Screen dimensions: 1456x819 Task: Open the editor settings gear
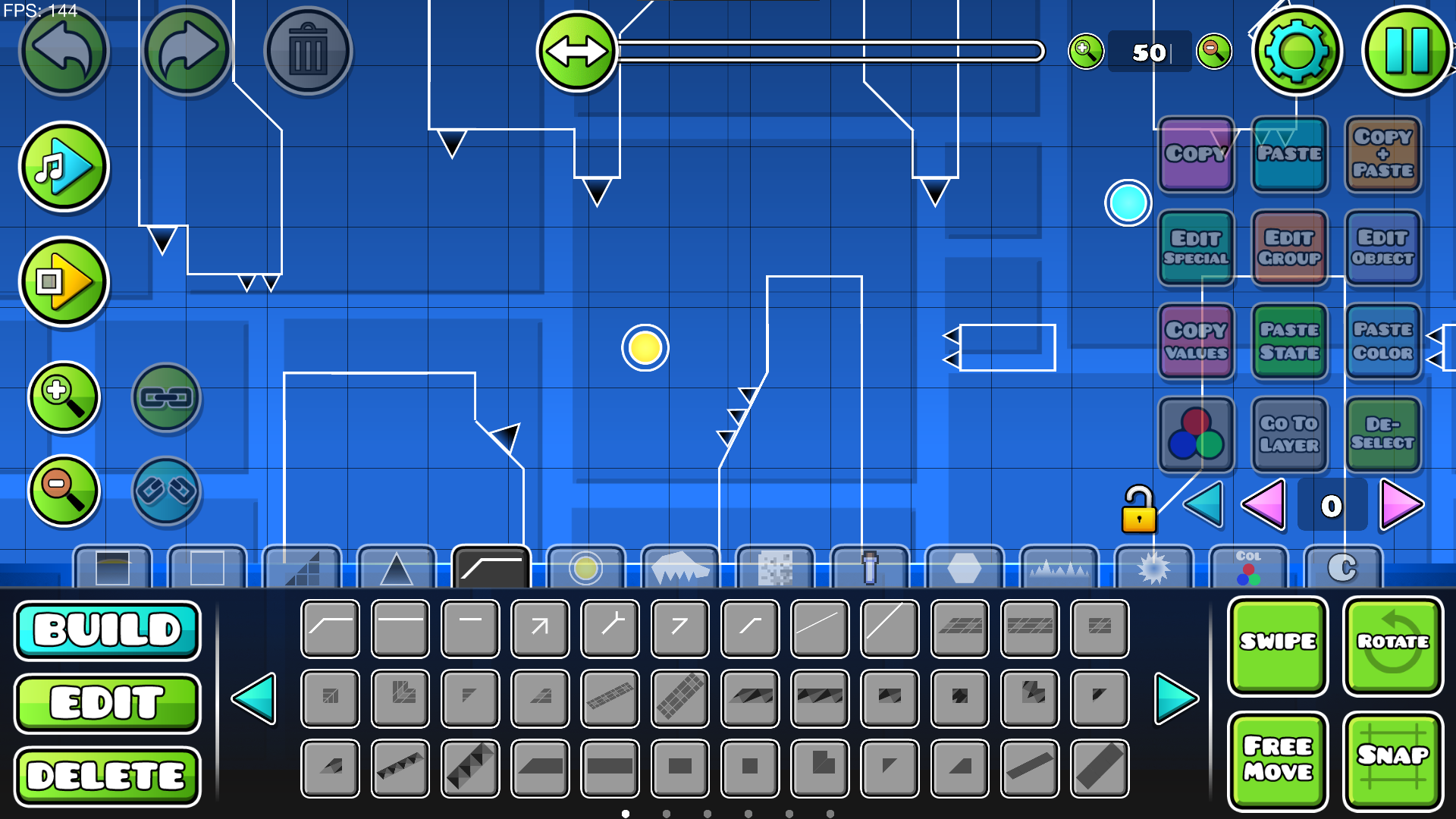pos(1298,50)
